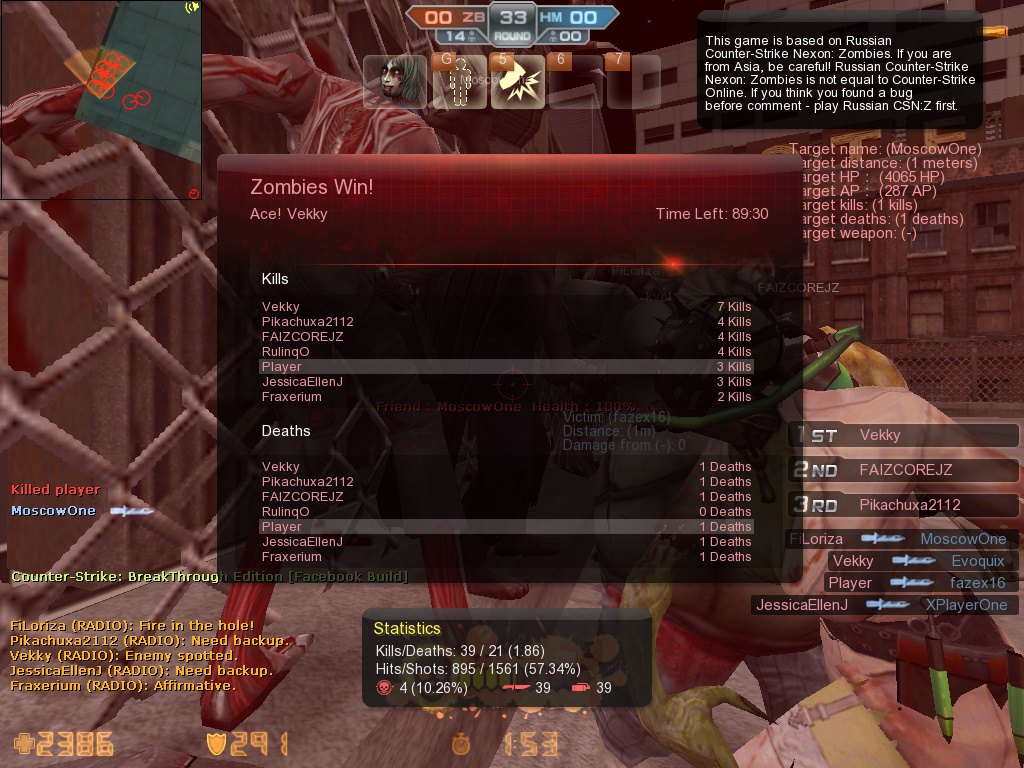Choose the highlighted Player row under Kills
Image resolution: width=1024 pixels, height=768 pixels.
505,367
